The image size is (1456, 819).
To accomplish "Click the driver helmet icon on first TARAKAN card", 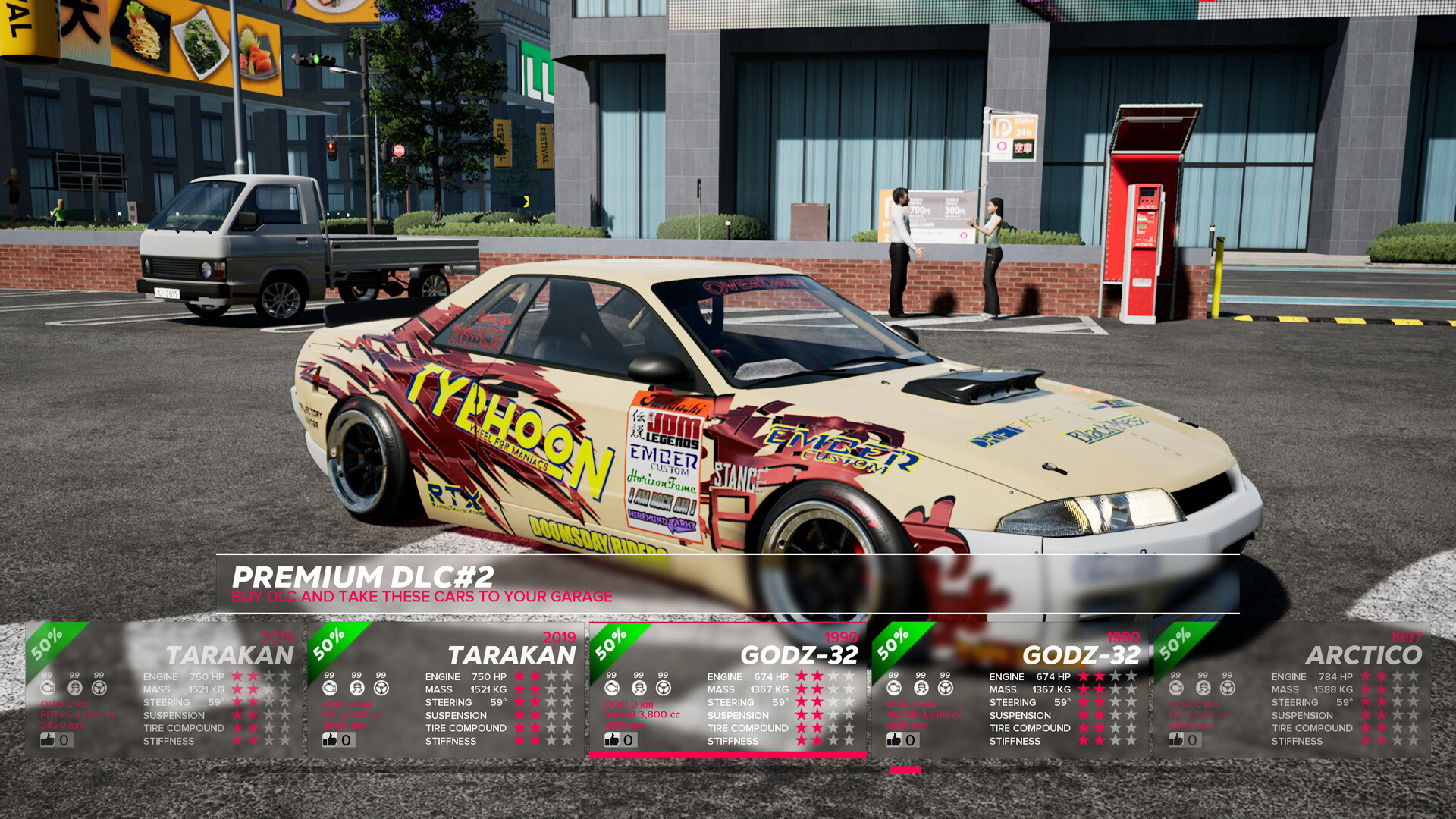I will click(x=74, y=689).
